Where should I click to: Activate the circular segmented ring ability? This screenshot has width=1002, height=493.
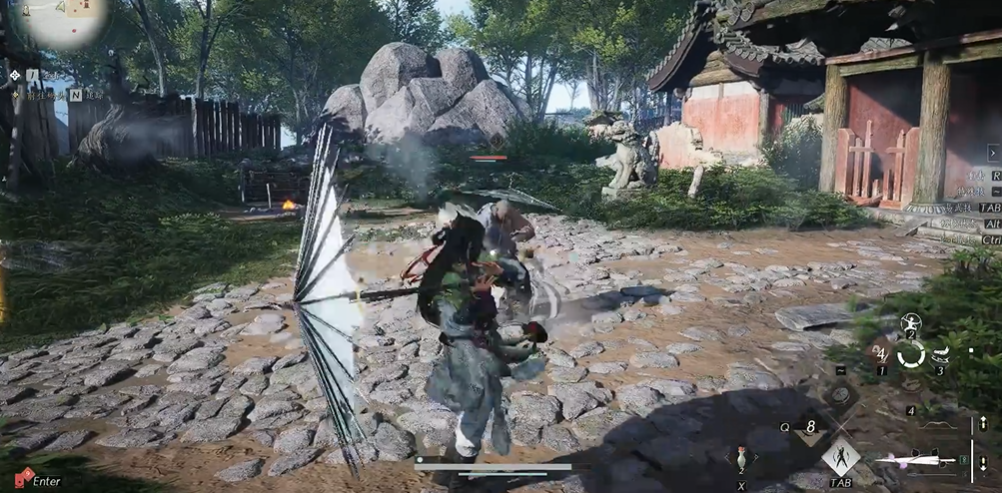pyautogui.click(x=910, y=353)
